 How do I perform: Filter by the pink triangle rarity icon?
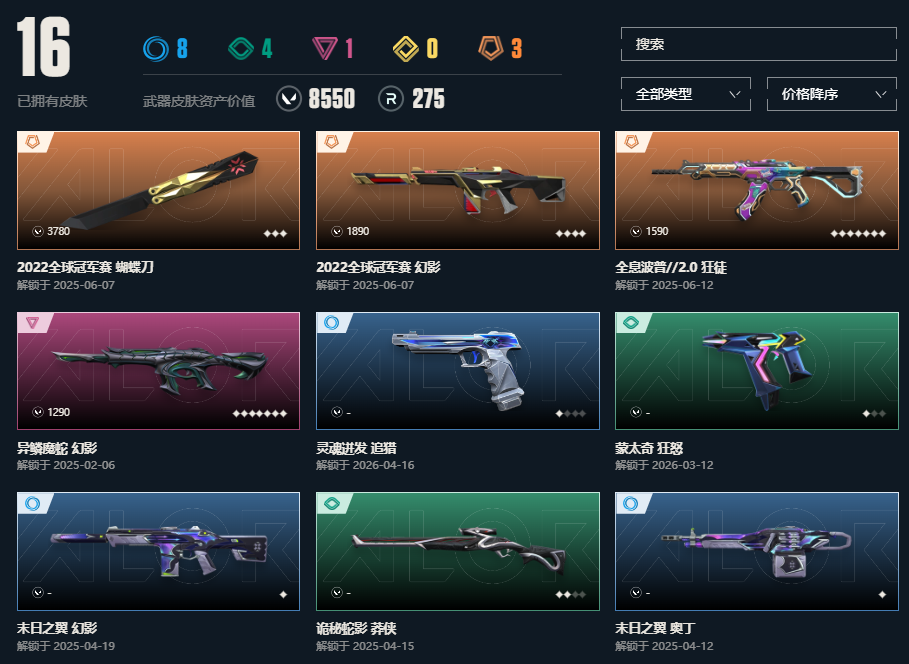323,48
